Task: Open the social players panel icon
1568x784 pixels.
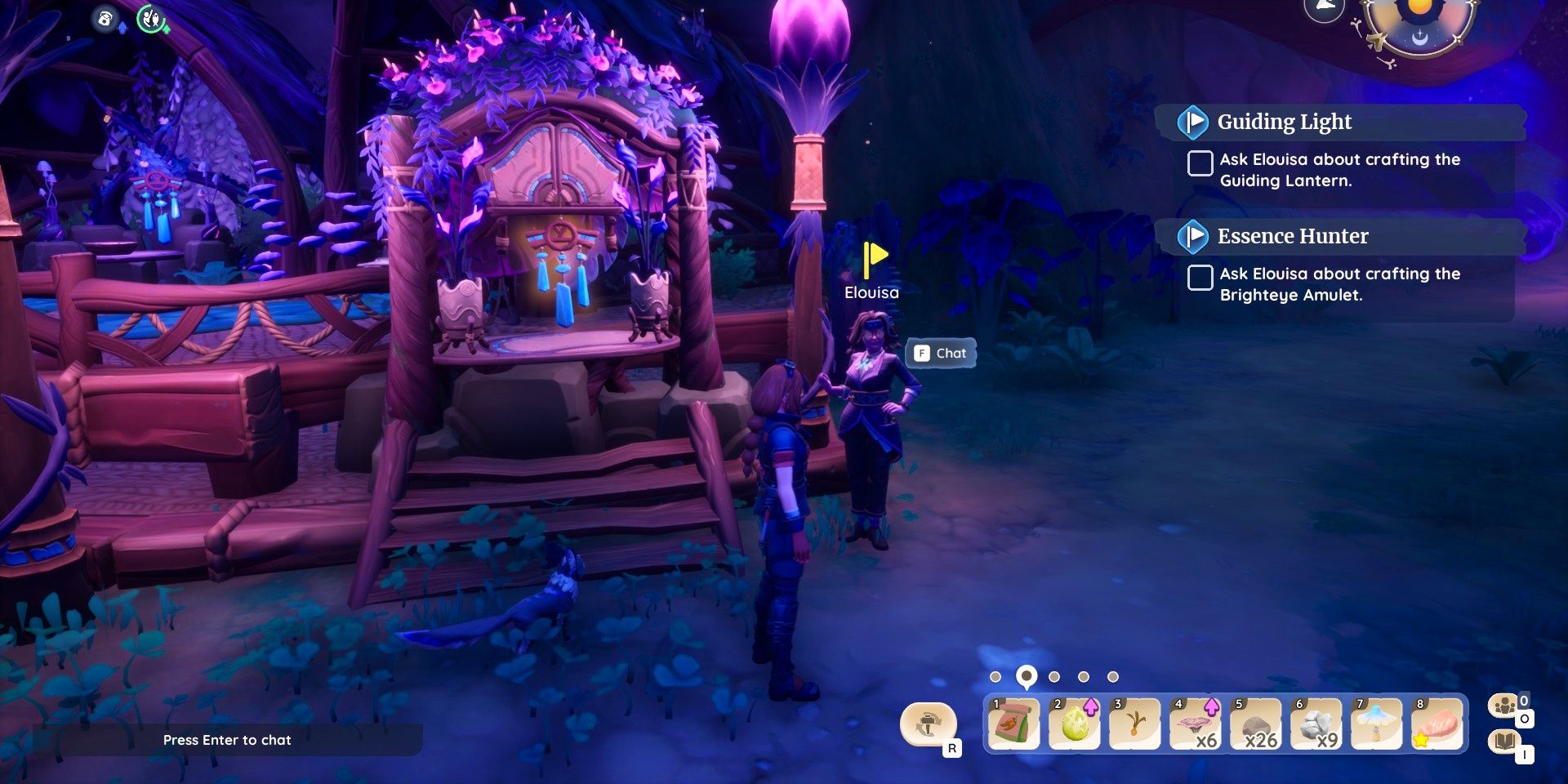Action: (1504, 706)
